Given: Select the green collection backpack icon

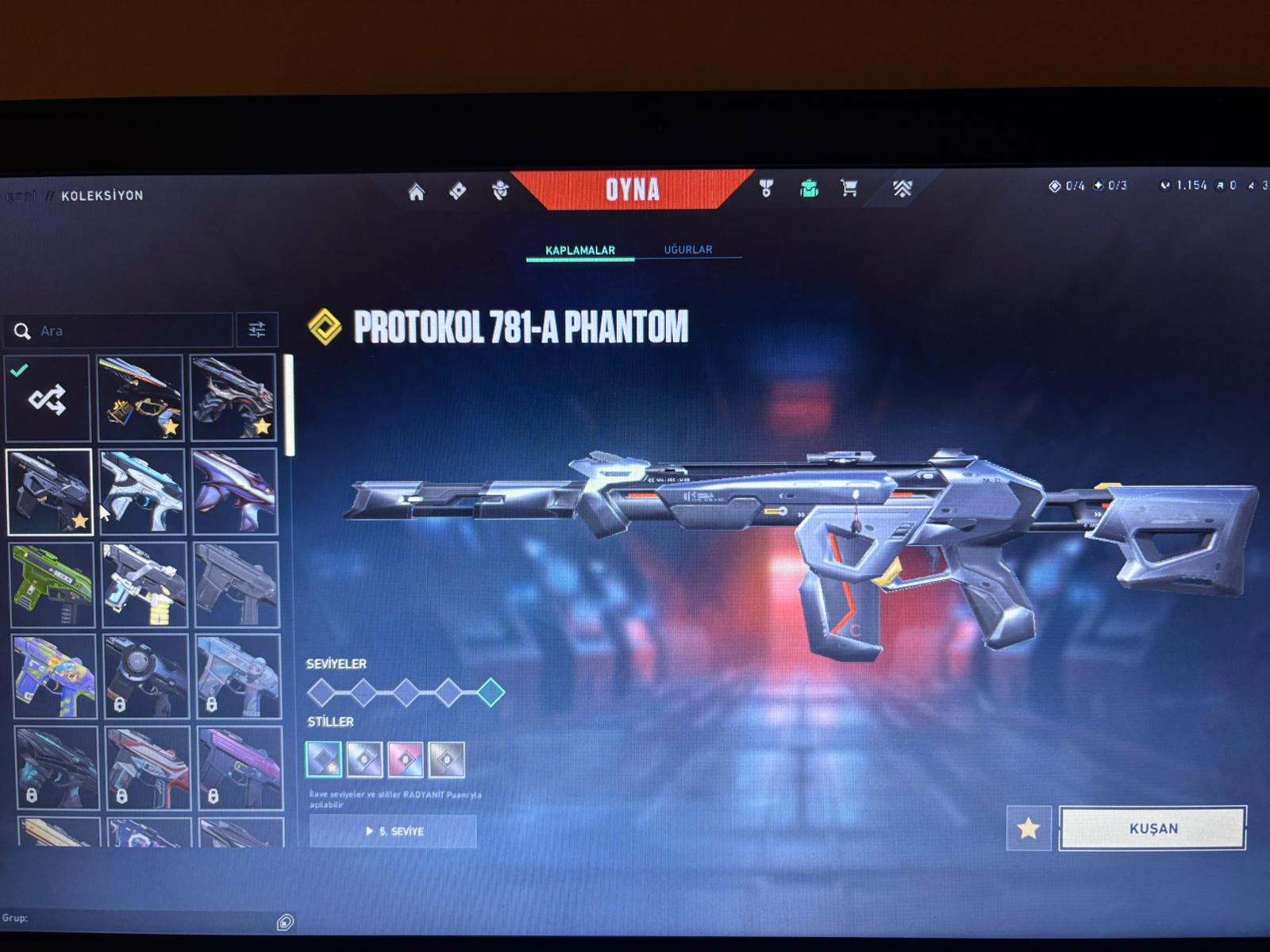Looking at the screenshot, I should (x=808, y=188).
